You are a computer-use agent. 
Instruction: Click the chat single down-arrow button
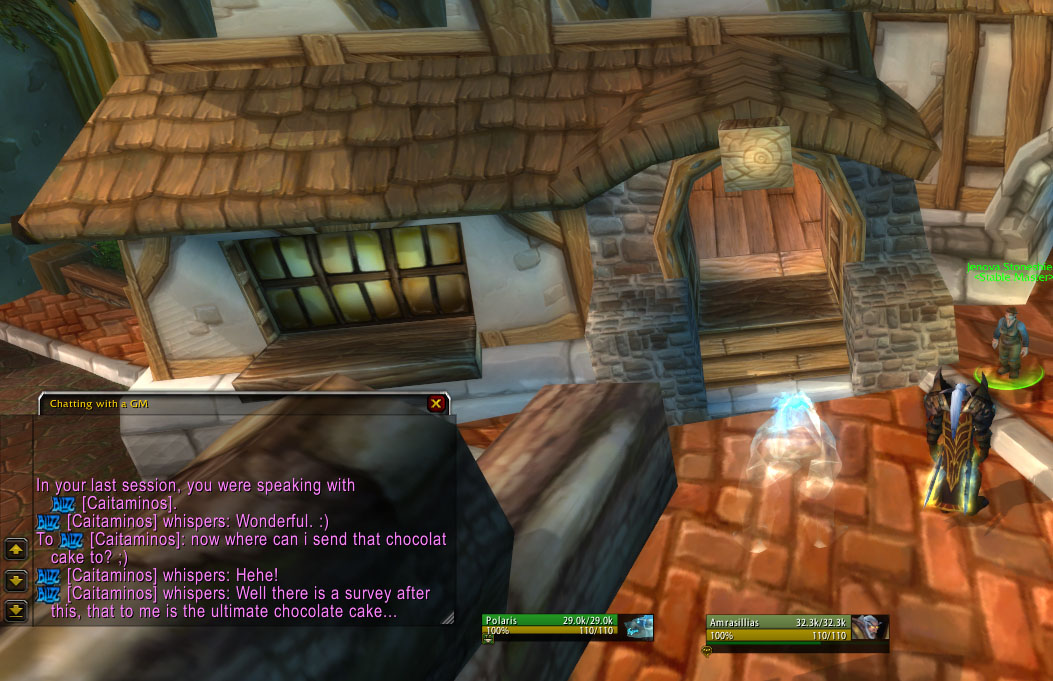(16, 579)
